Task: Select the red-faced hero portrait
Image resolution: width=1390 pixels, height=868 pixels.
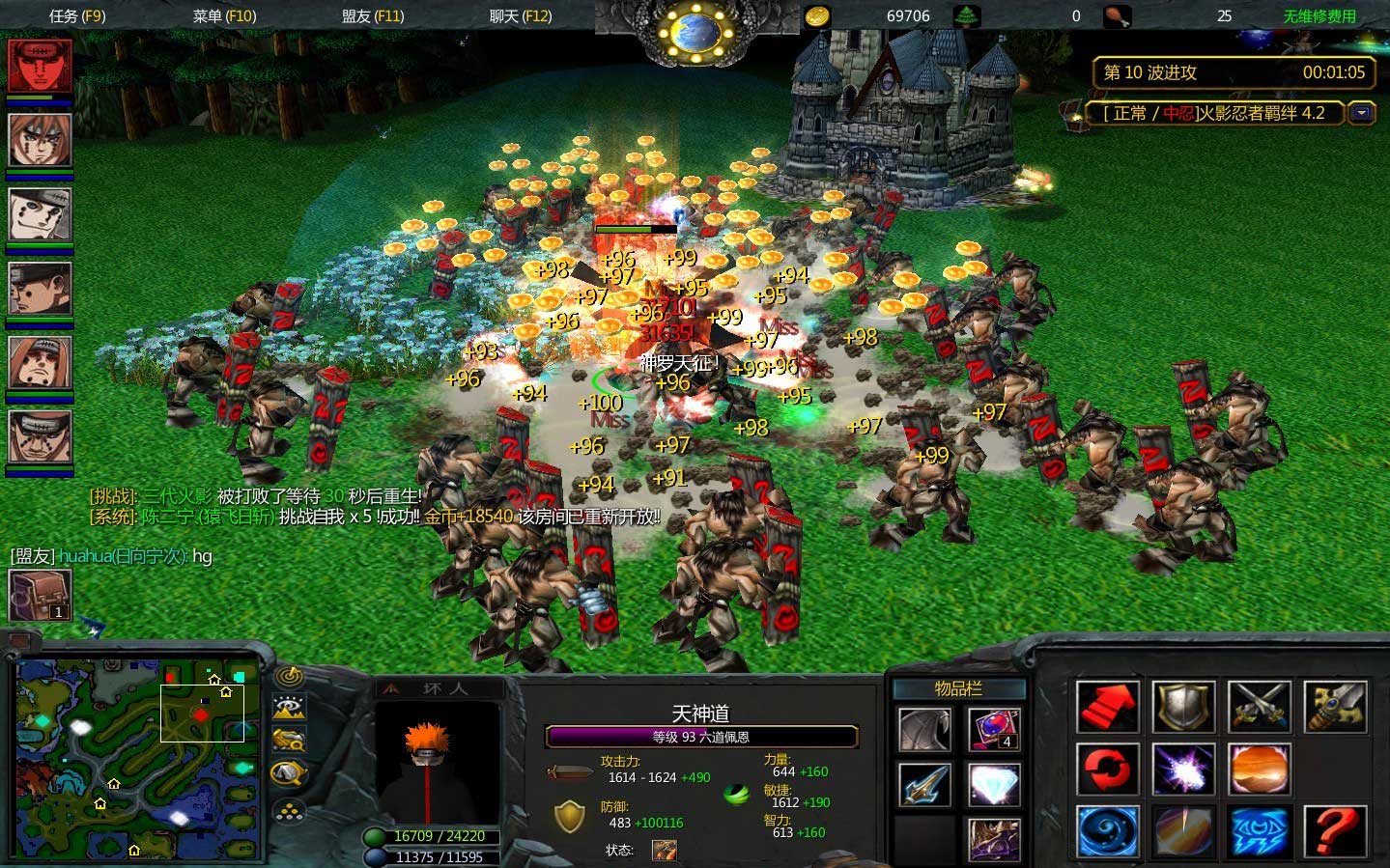Action: 41,66
